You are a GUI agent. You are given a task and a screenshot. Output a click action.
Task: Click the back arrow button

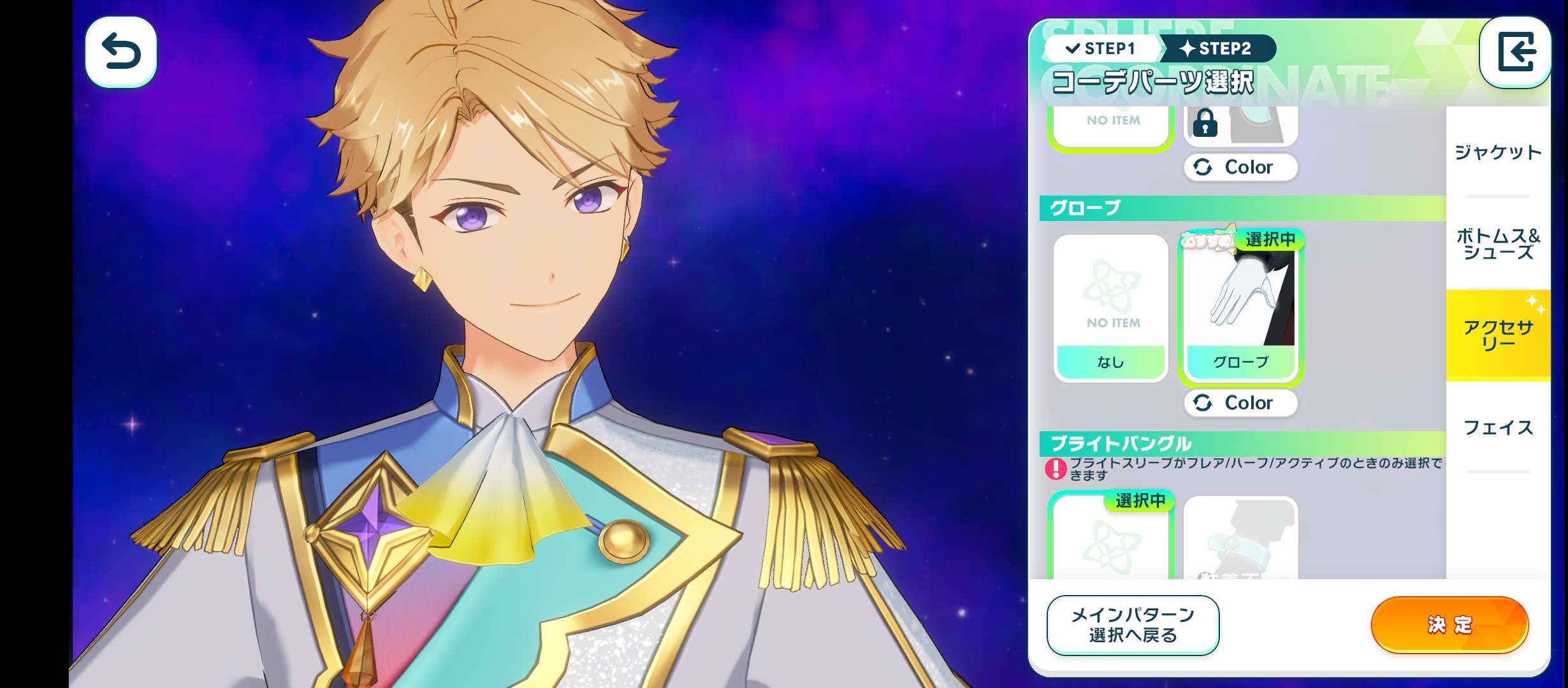(x=120, y=52)
